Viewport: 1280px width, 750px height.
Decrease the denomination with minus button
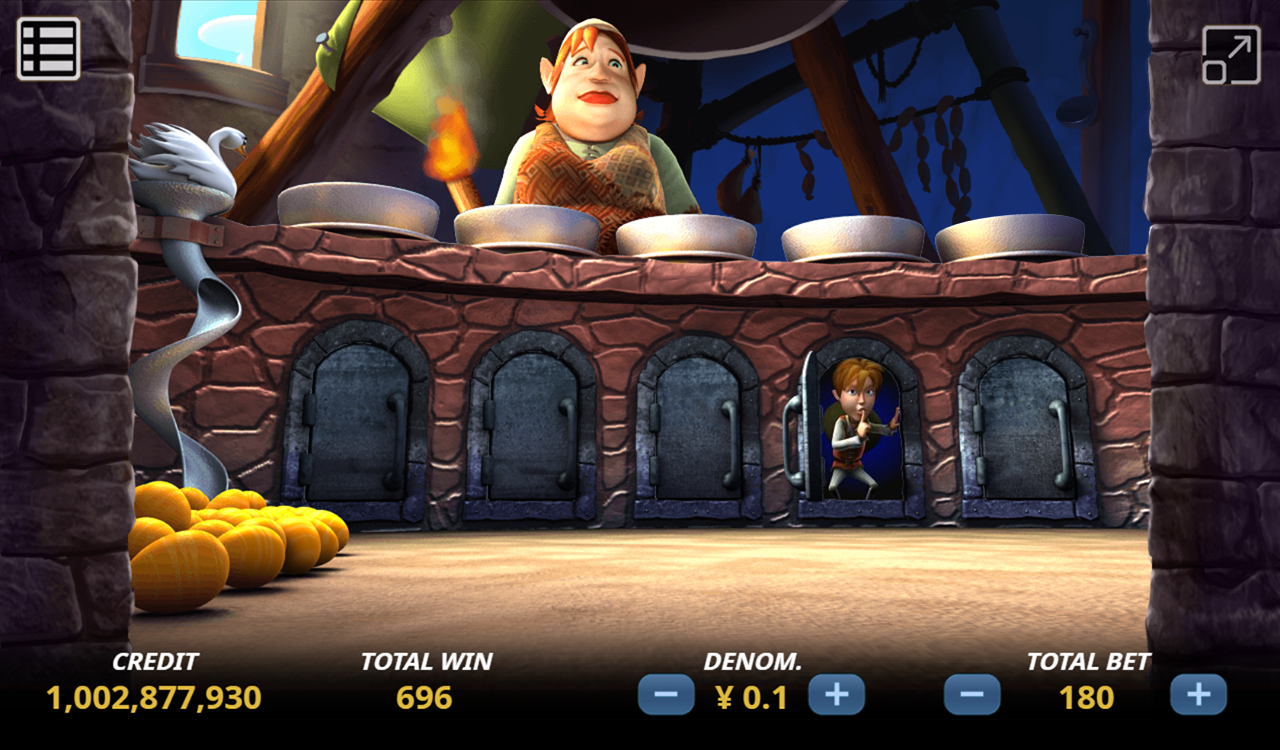[666, 695]
